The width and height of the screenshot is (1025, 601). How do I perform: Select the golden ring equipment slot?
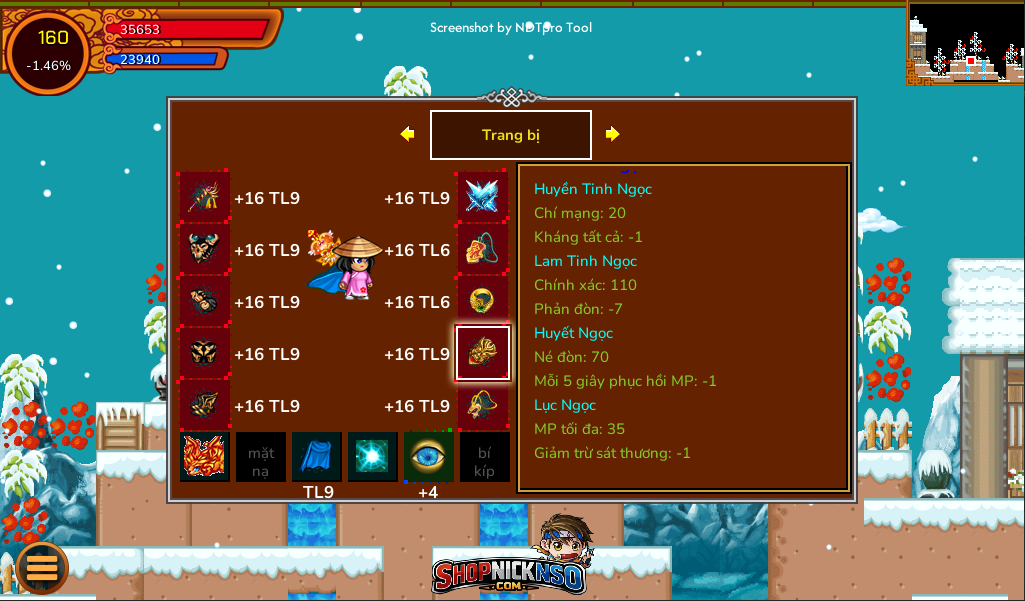pos(483,301)
